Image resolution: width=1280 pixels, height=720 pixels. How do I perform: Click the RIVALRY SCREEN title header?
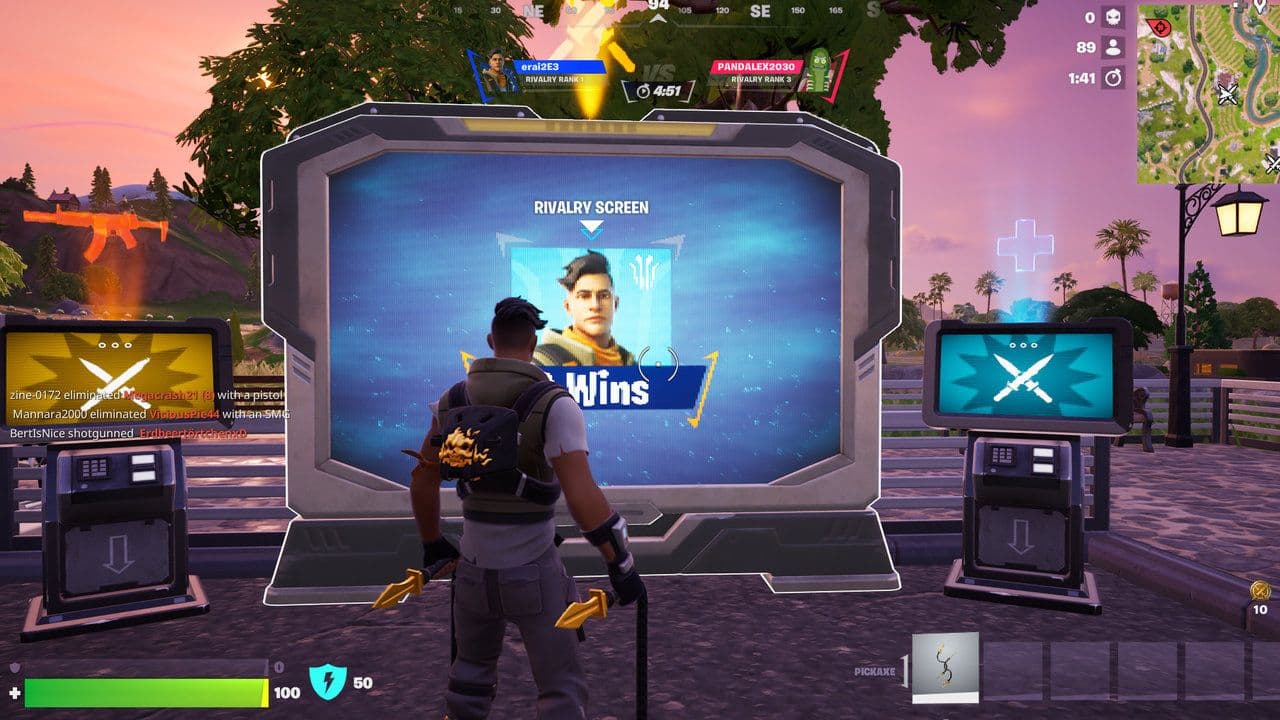click(592, 207)
